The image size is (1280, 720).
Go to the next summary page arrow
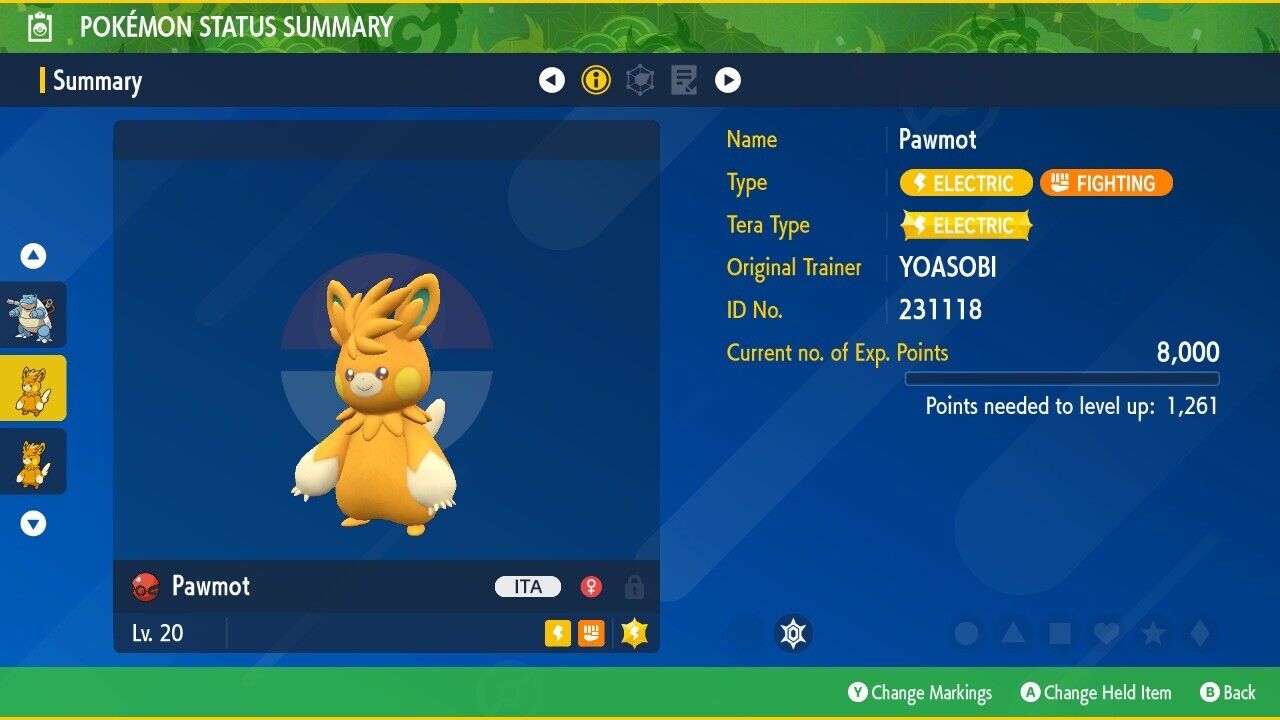[728, 80]
